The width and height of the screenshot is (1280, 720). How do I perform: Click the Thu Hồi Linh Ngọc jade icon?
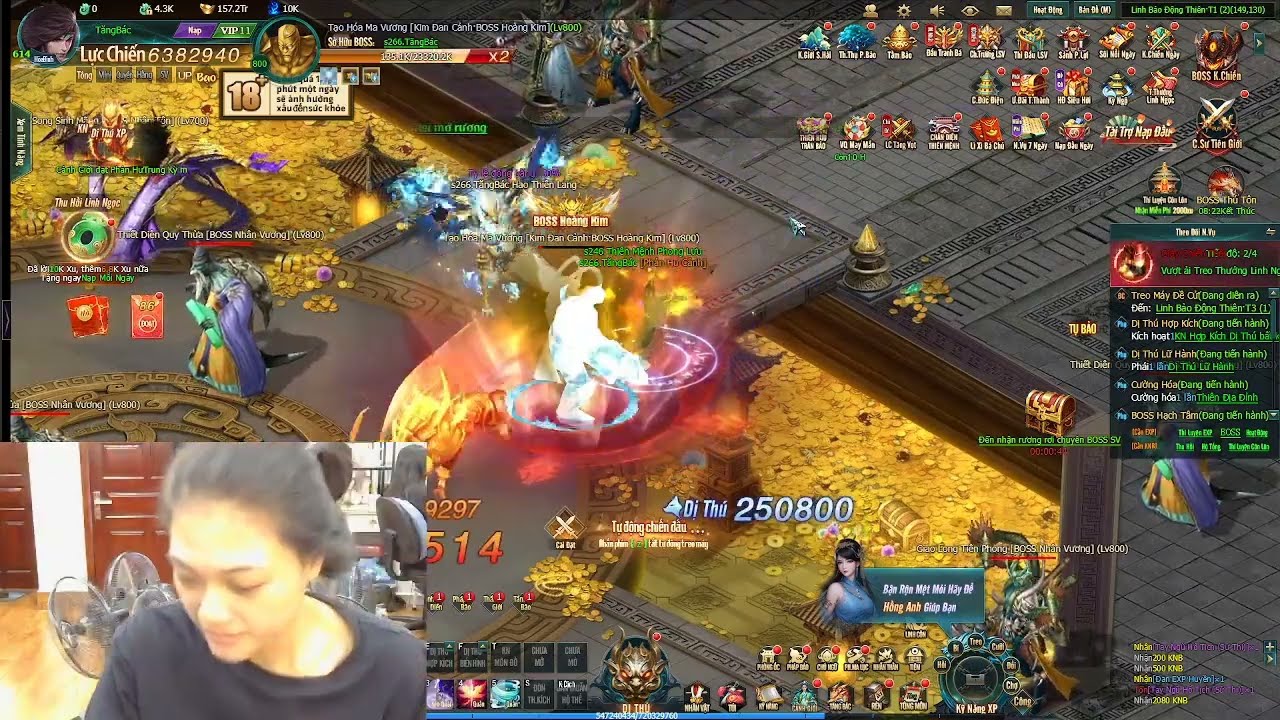pyautogui.click(x=82, y=238)
